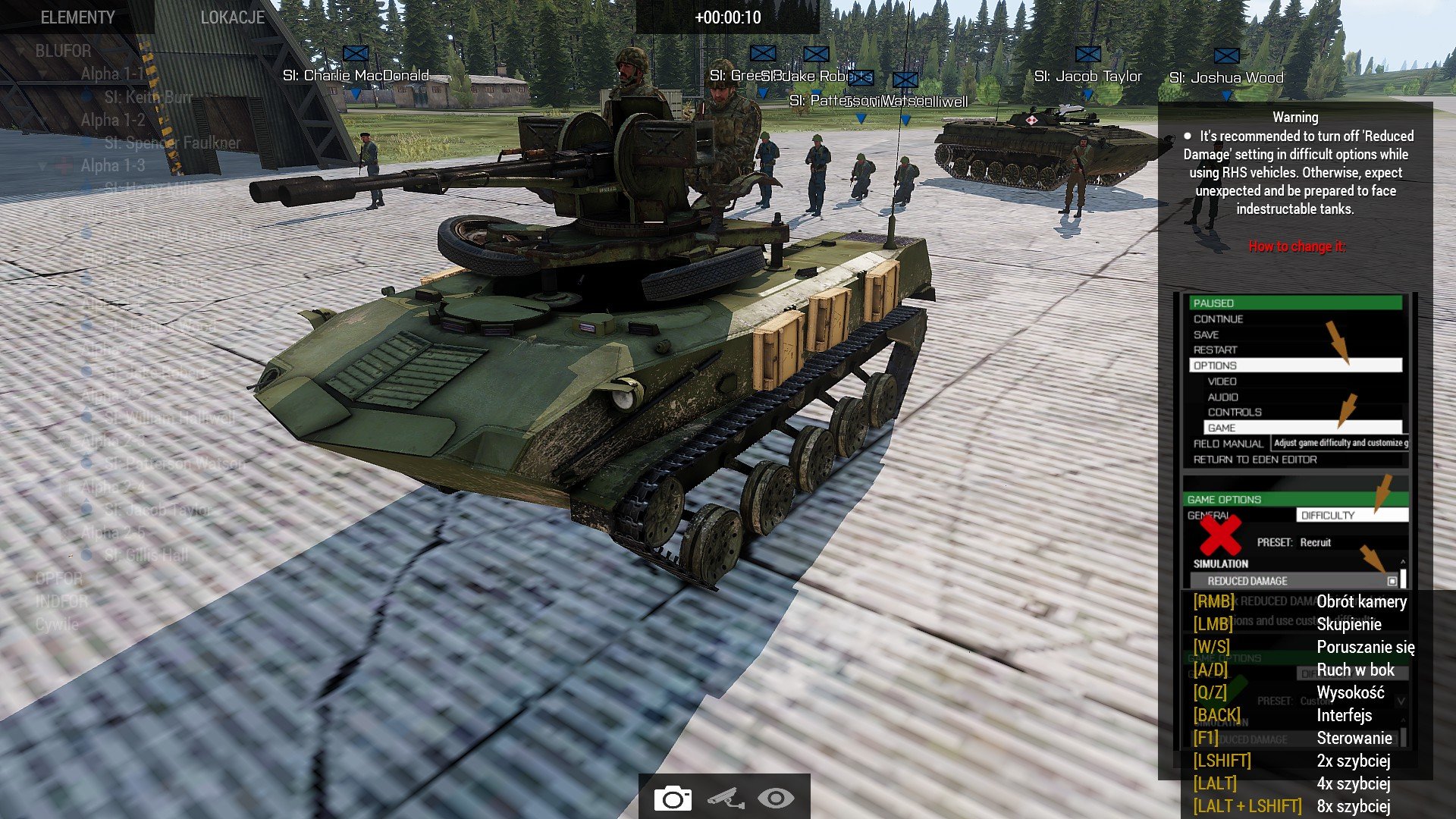Switch to the ELEMENTY tab
The height and width of the screenshot is (819, 1456).
[77, 17]
